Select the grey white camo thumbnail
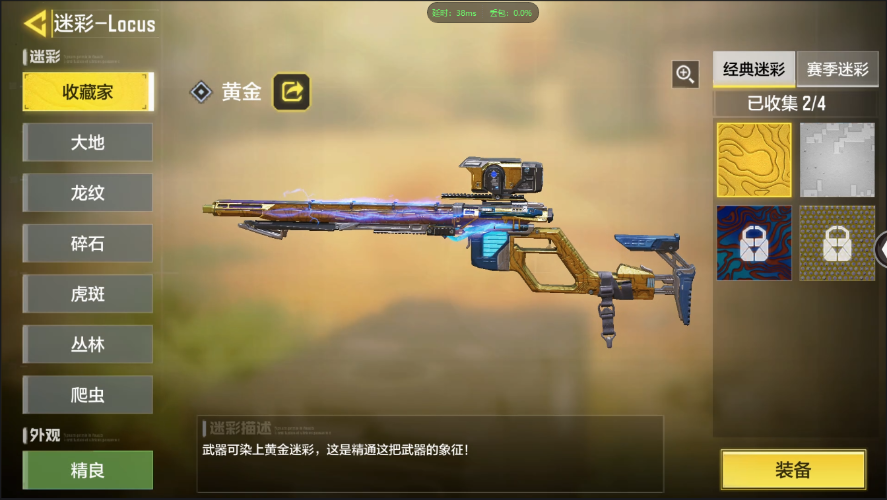 click(837, 160)
